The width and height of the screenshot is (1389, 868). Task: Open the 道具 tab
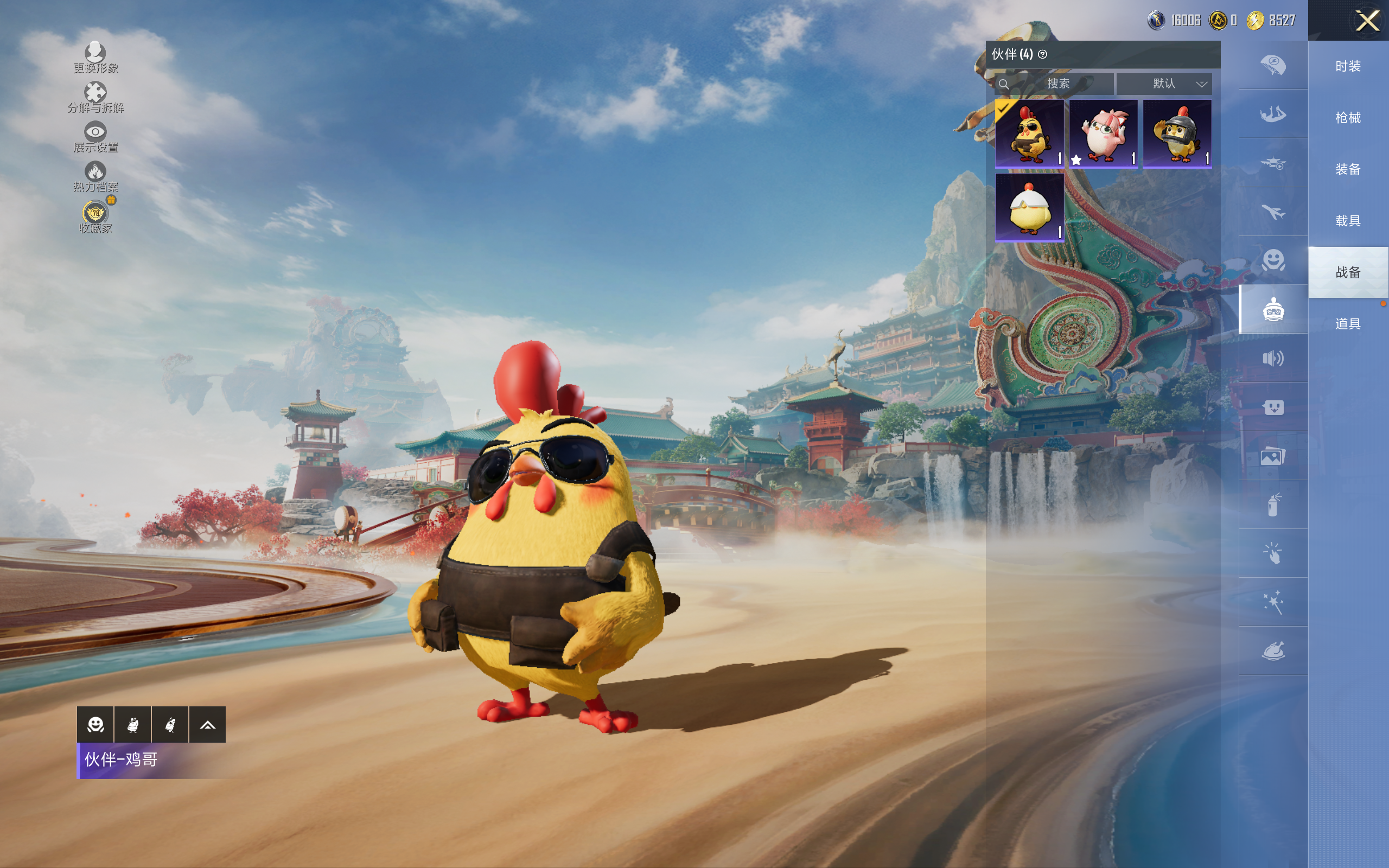tap(1348, 324)
